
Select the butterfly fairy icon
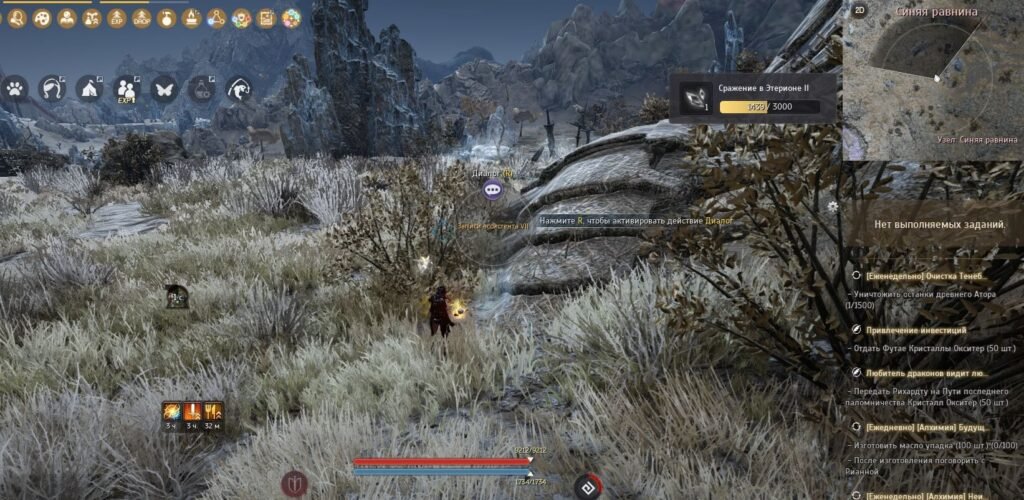163,88
